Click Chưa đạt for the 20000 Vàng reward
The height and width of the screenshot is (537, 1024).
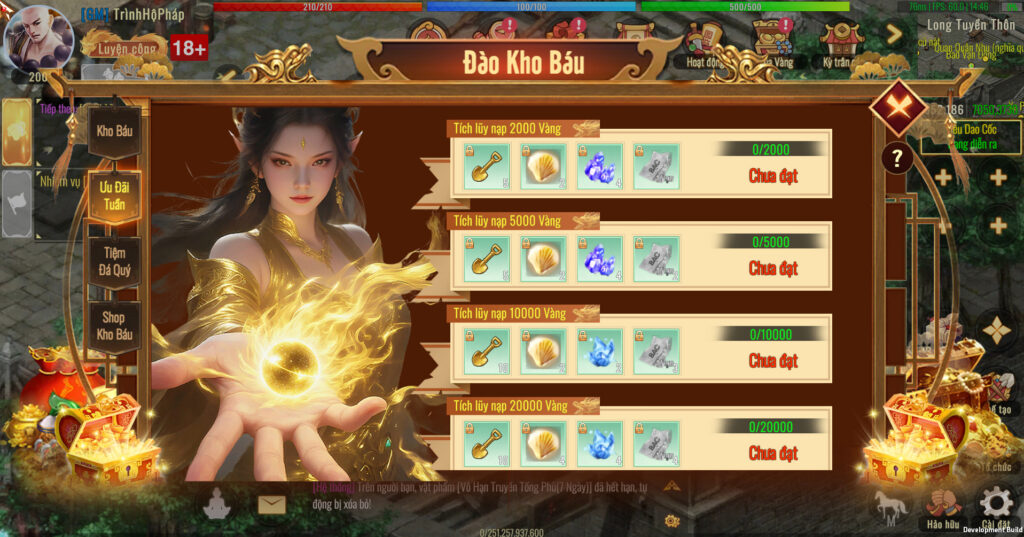point(773,453)
